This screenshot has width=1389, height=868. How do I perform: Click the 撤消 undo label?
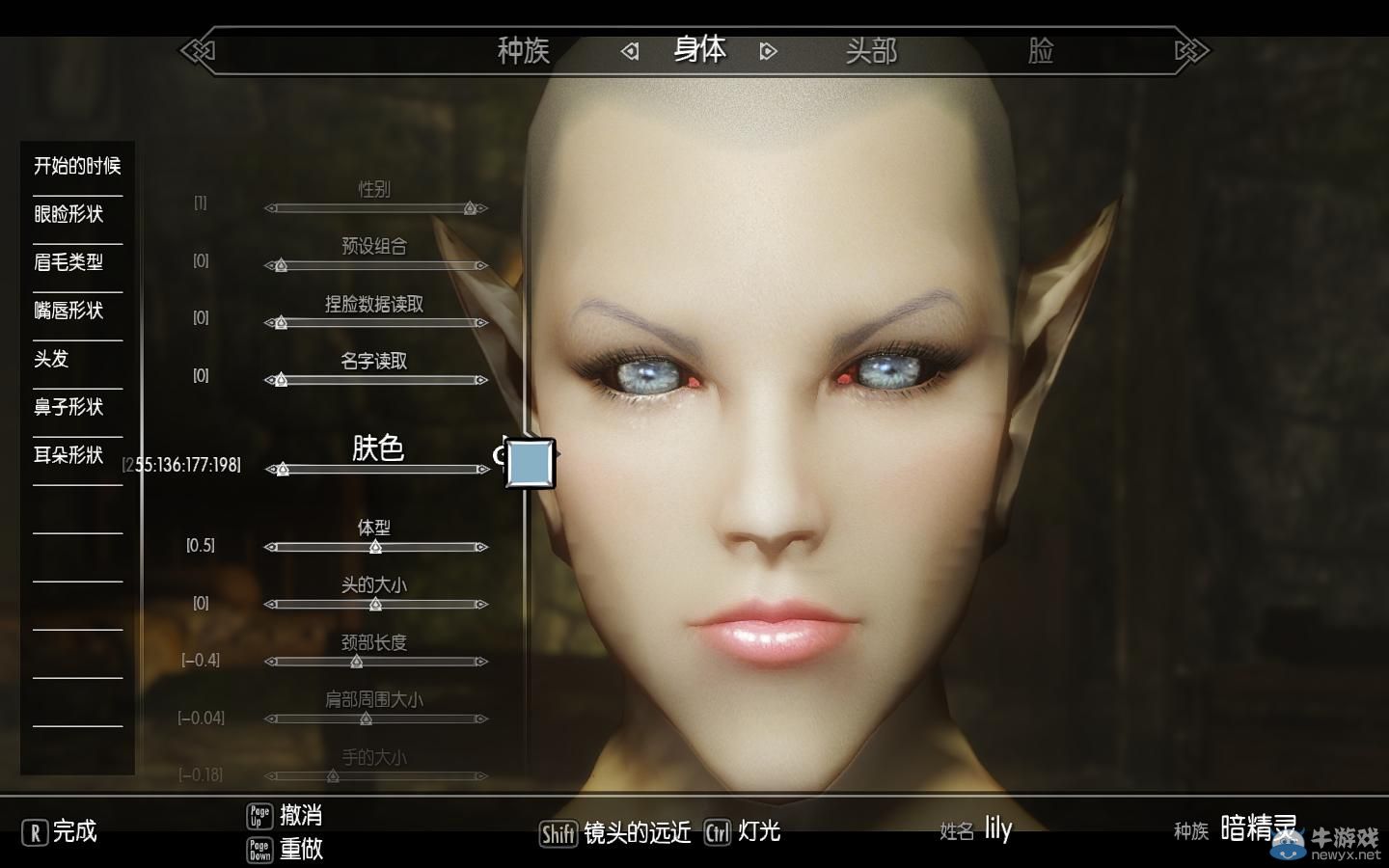(x=301, y=815)
